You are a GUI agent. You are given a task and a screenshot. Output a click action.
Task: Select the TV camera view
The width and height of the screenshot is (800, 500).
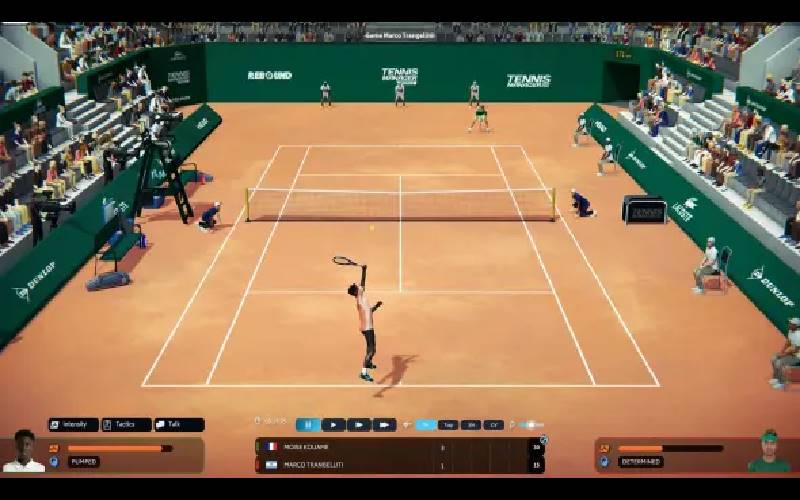pos(426,425)
